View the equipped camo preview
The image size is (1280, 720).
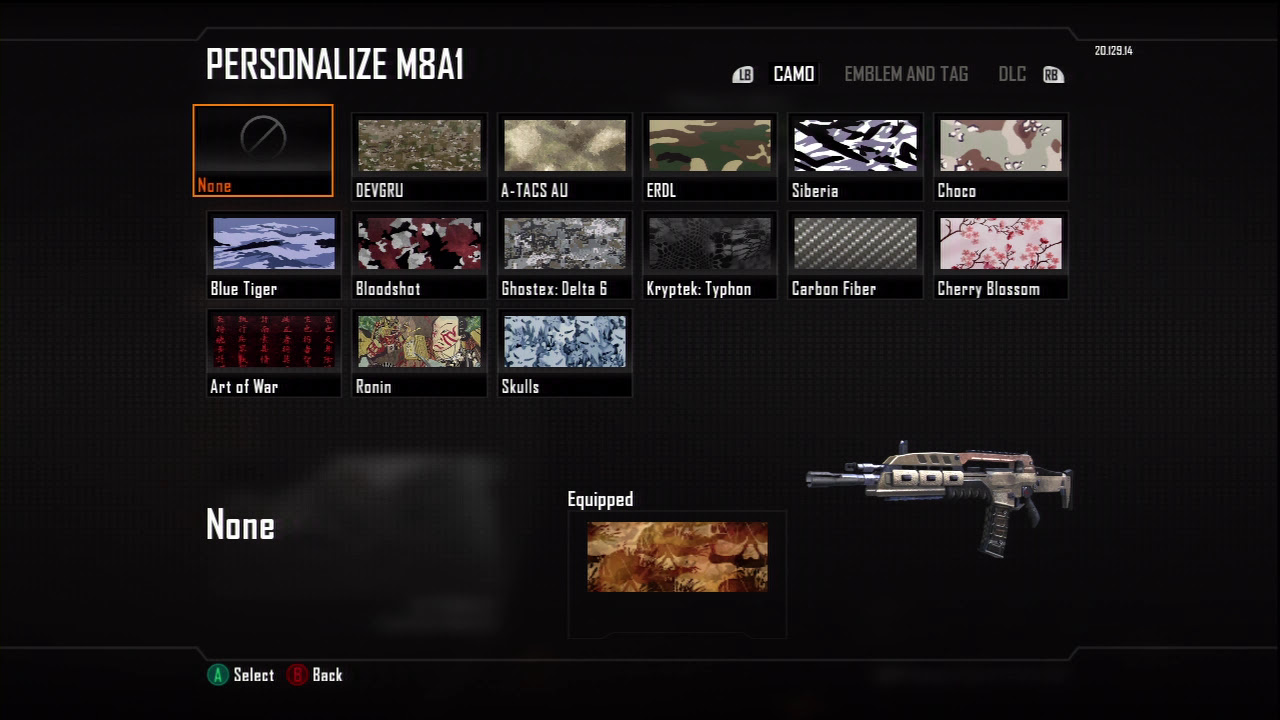(x=677, y=557)
